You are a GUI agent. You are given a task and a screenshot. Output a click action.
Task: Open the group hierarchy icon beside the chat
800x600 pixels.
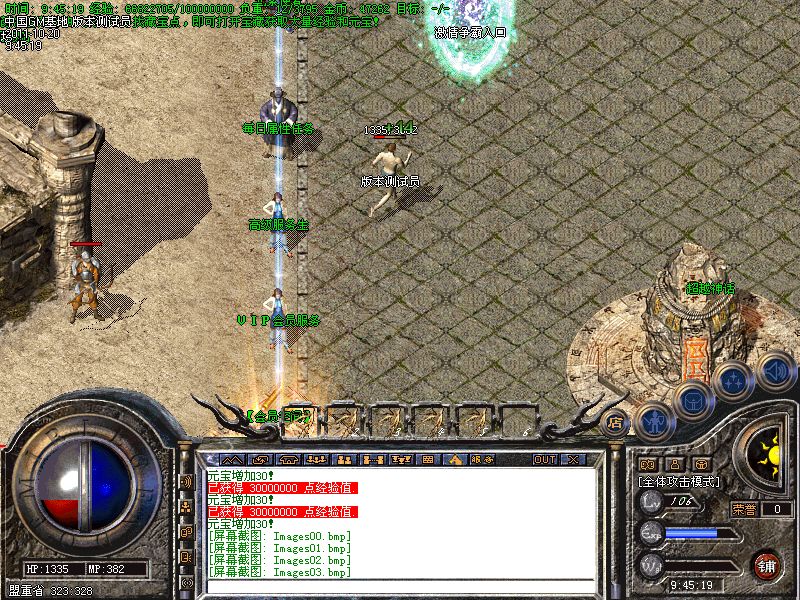coord(186,506)
